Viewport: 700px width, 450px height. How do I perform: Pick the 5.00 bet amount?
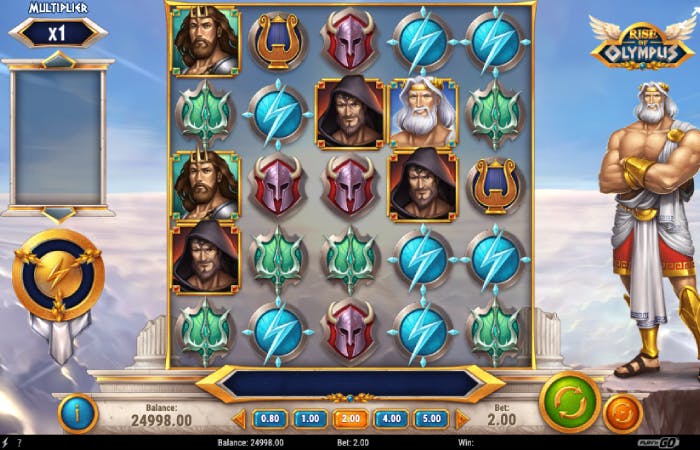(x=431, y=419)
